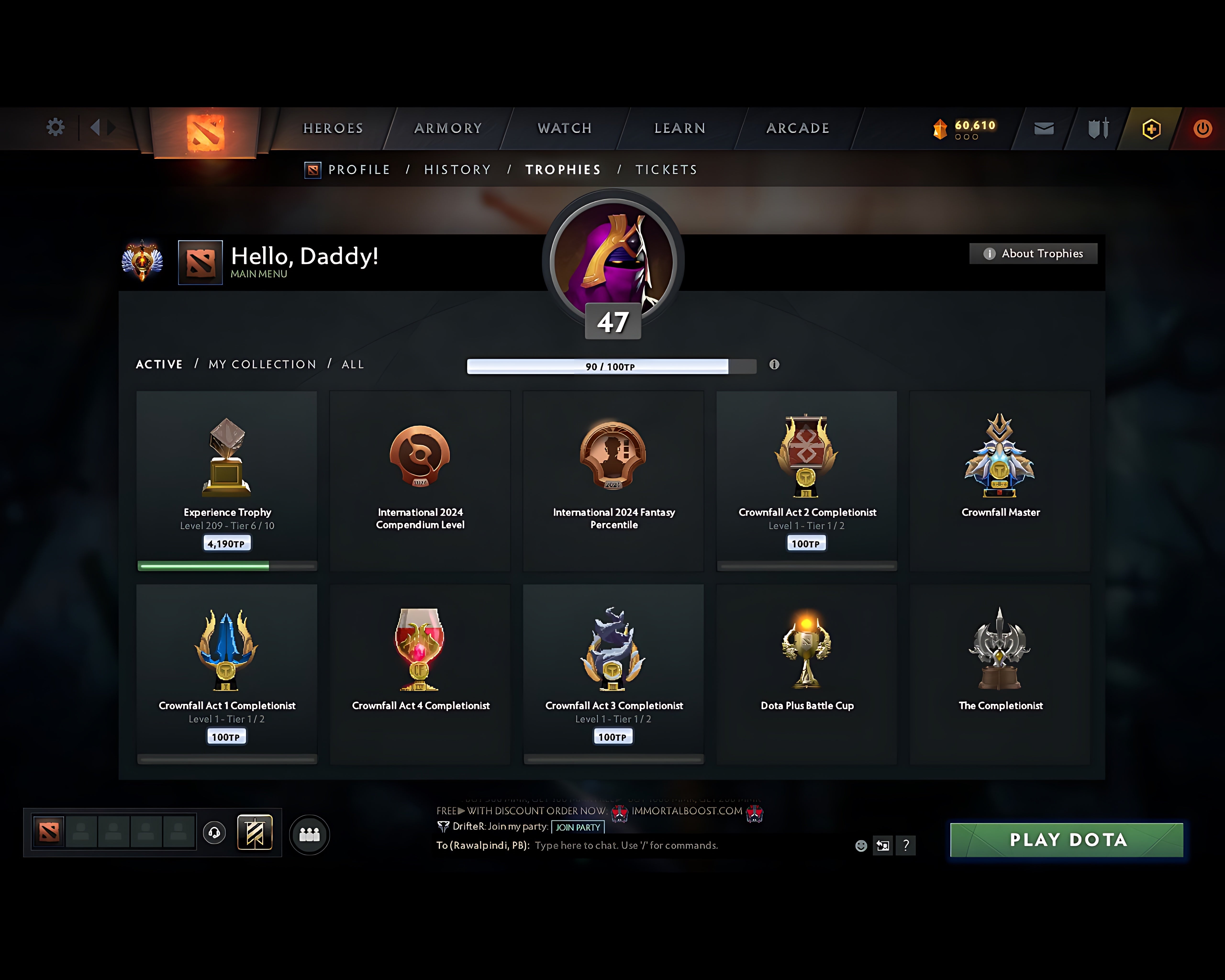Select the Crownfall Master trophy card
This screenshot has height=980, width=1225.
coord(1001,480)
